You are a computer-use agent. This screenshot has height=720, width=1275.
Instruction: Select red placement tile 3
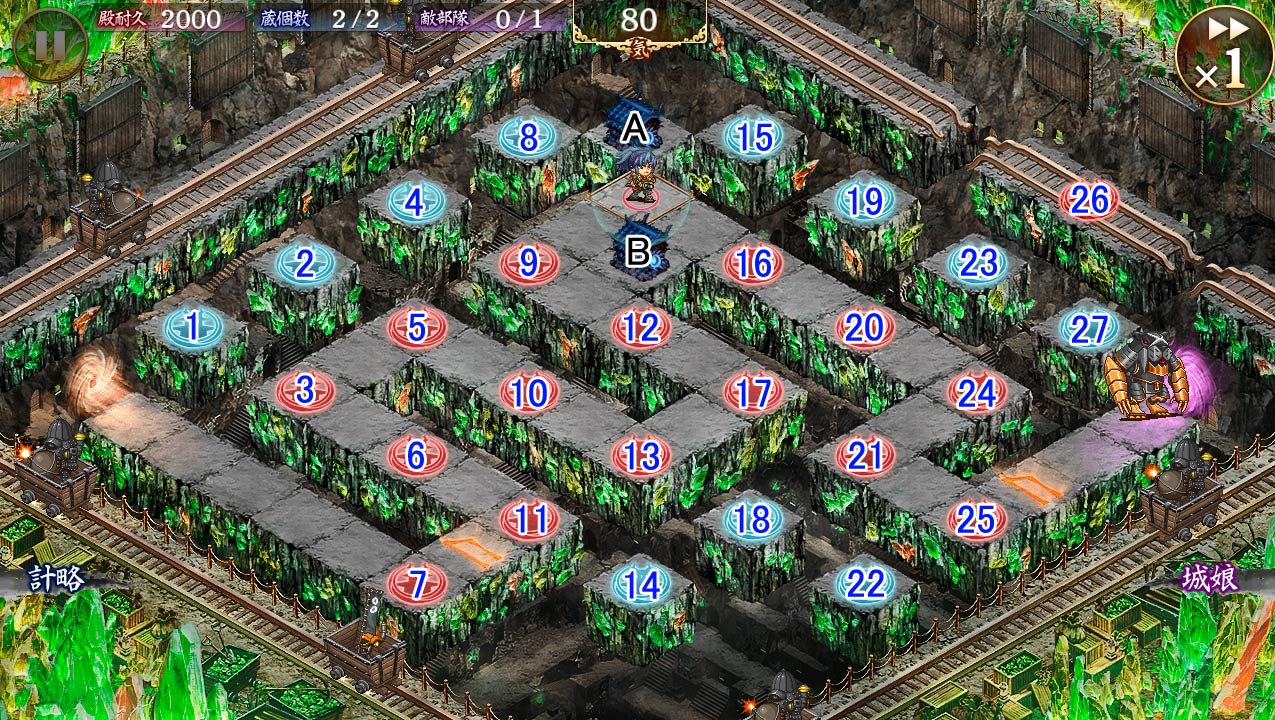[x=305, y=390]
